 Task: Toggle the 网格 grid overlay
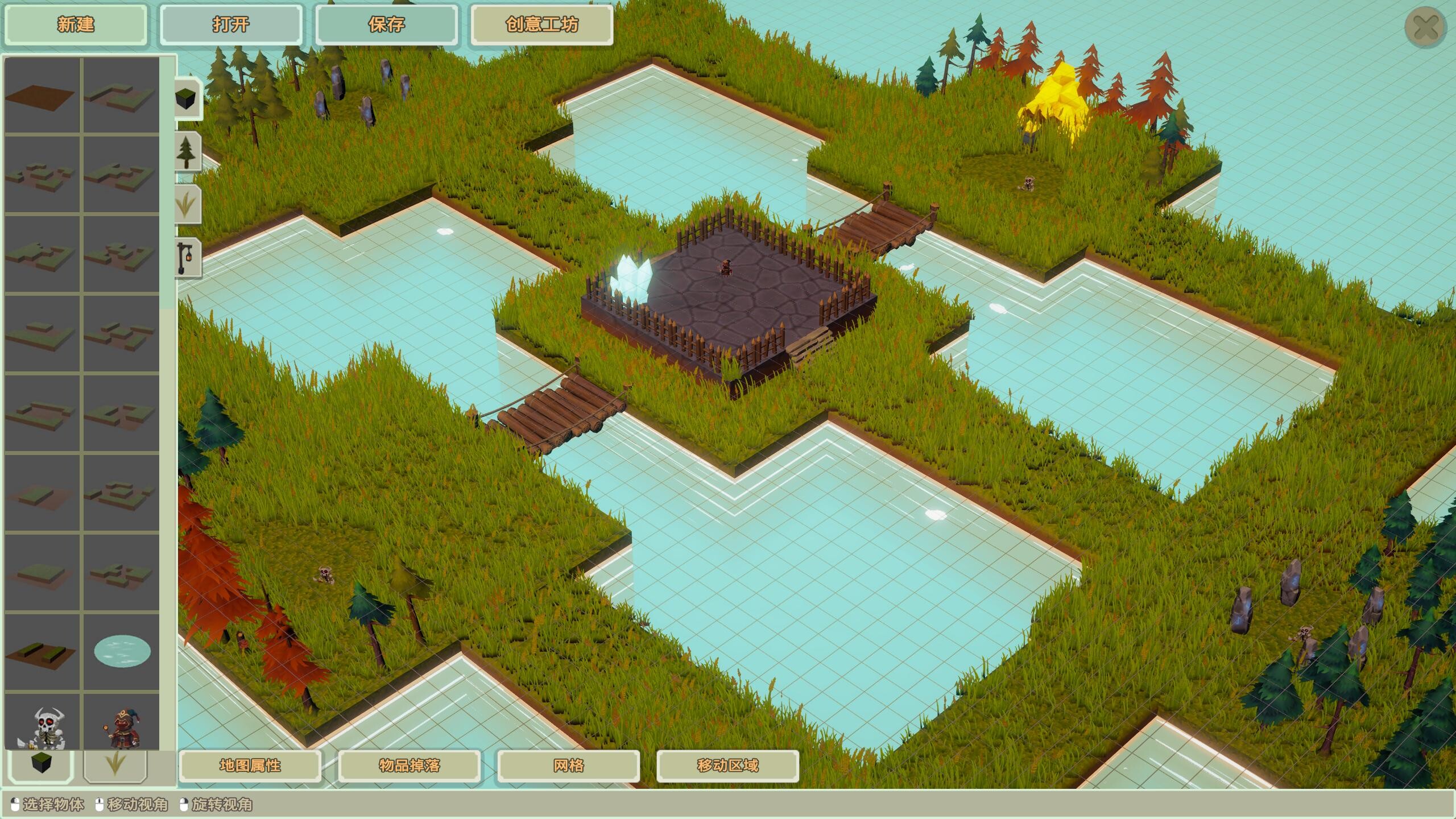(569, 766)
